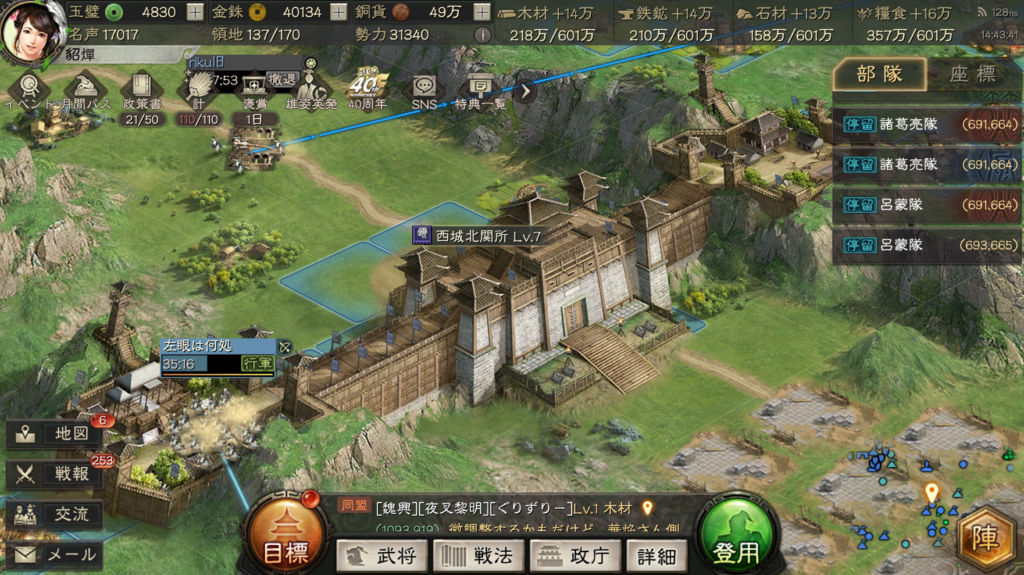Open the 月間パス monthly pass

(85, 88)
